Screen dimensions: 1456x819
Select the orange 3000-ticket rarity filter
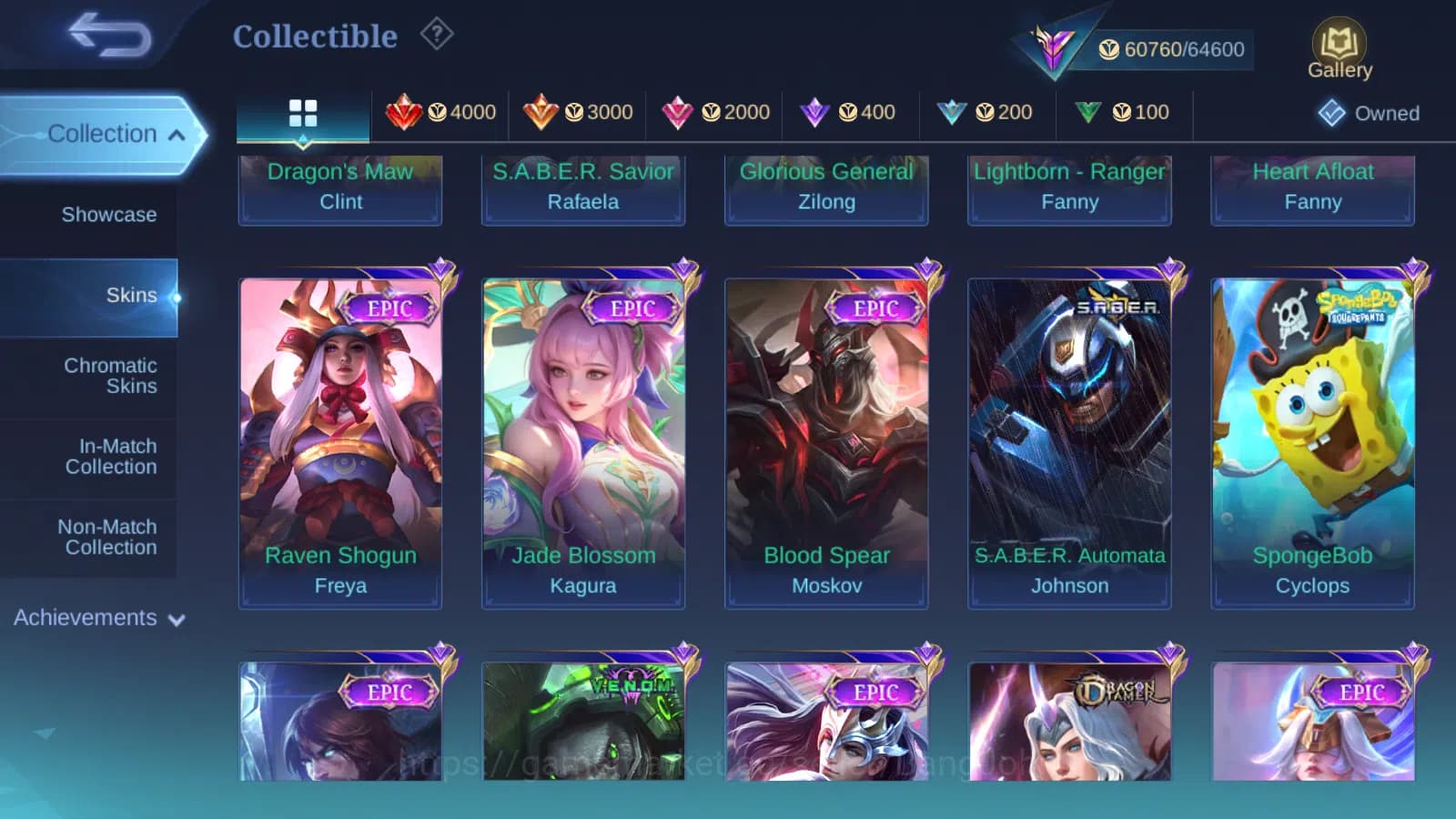(577, 112)
